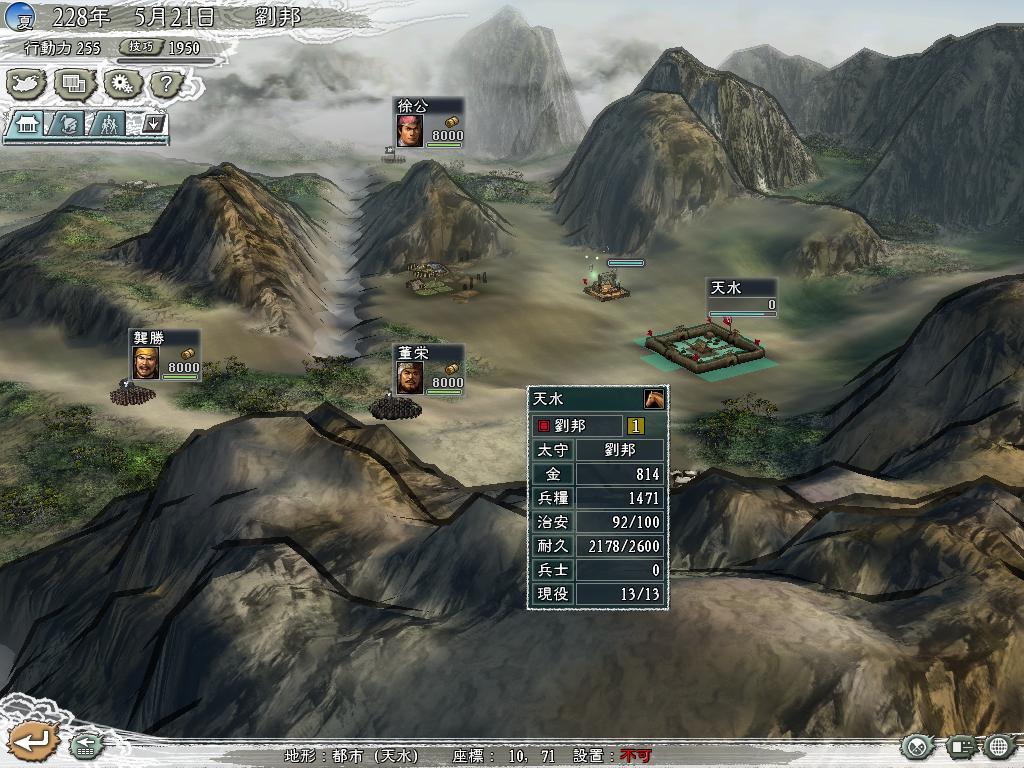Viewport: 1024px width, 768px height.
Task: Open the overlapping windows list button
Action: [75, 84]
